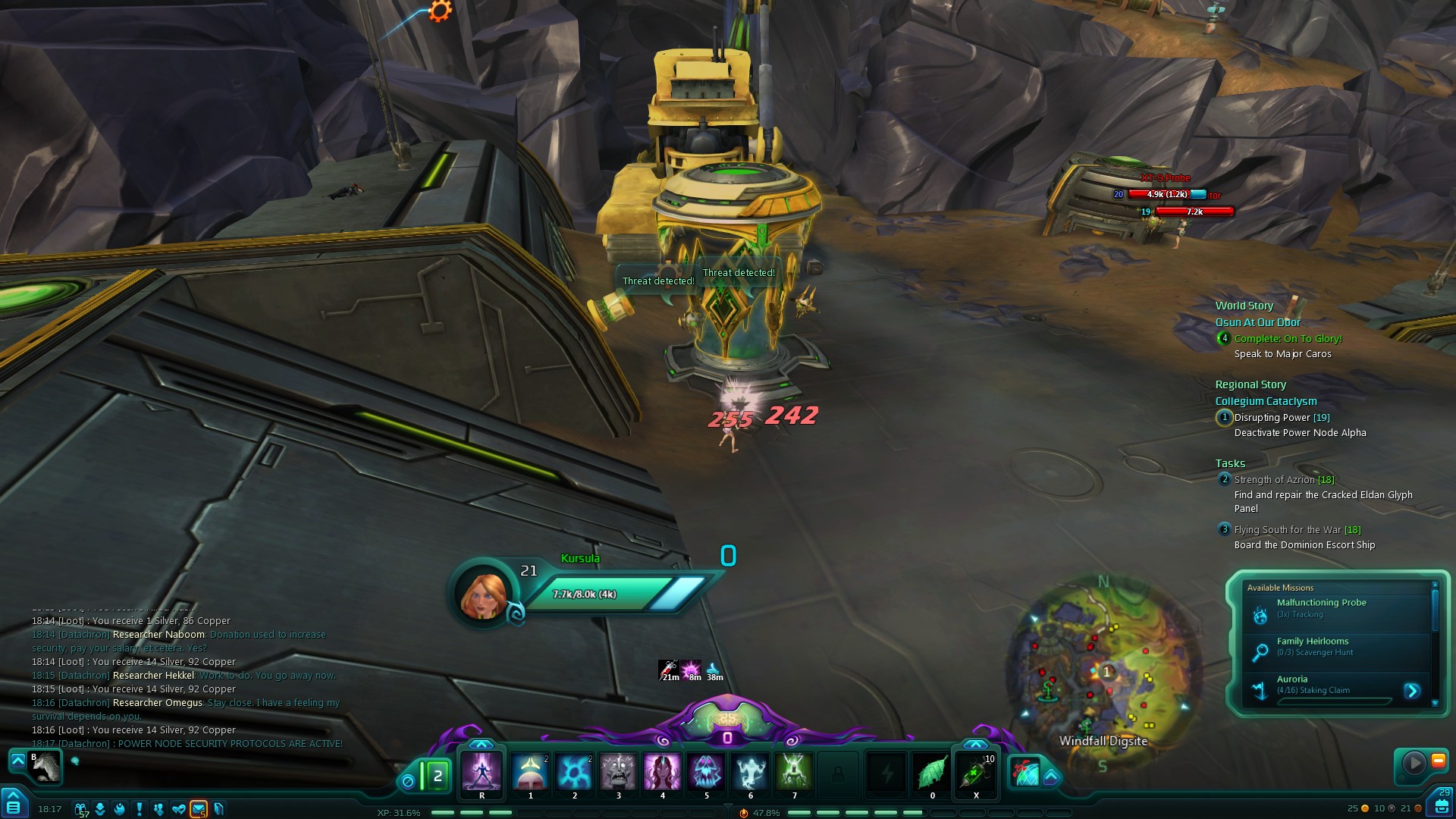Screen dimensions: 1456x819
Task: Open the inventory bag showing 29
Action: click(1441, 802)
